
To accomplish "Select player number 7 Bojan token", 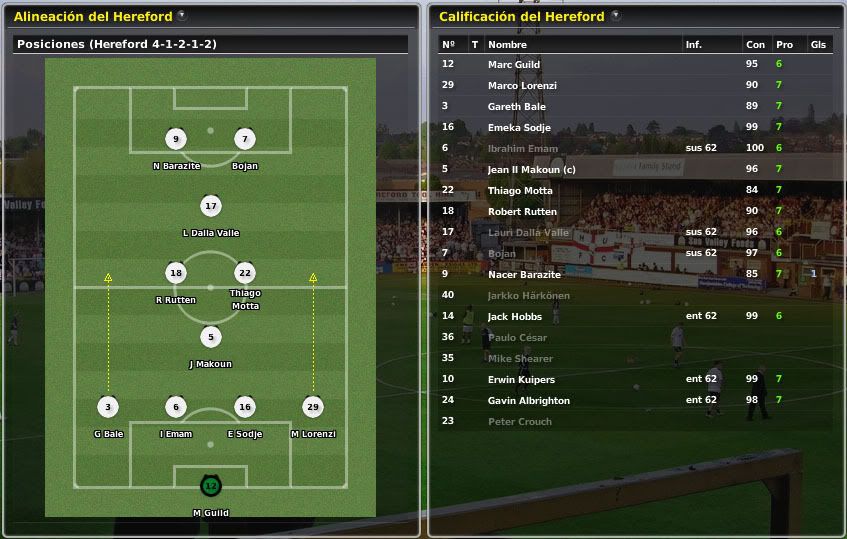I will pos(245,139).
